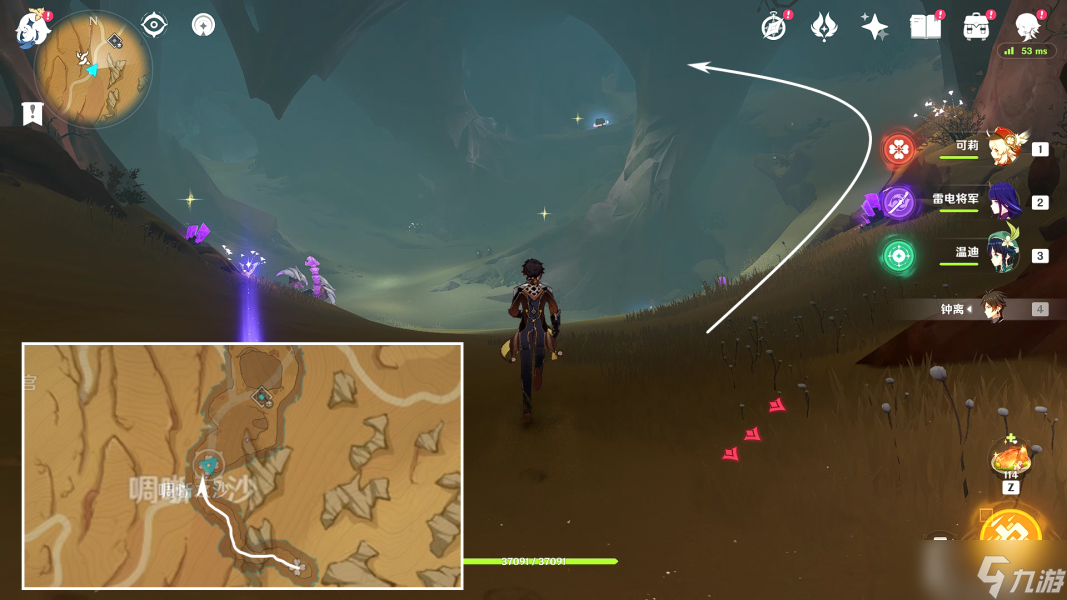Switch to party member 雷电将军
Viewport: 1067px width, 600px height.
tap(1000, 202)
